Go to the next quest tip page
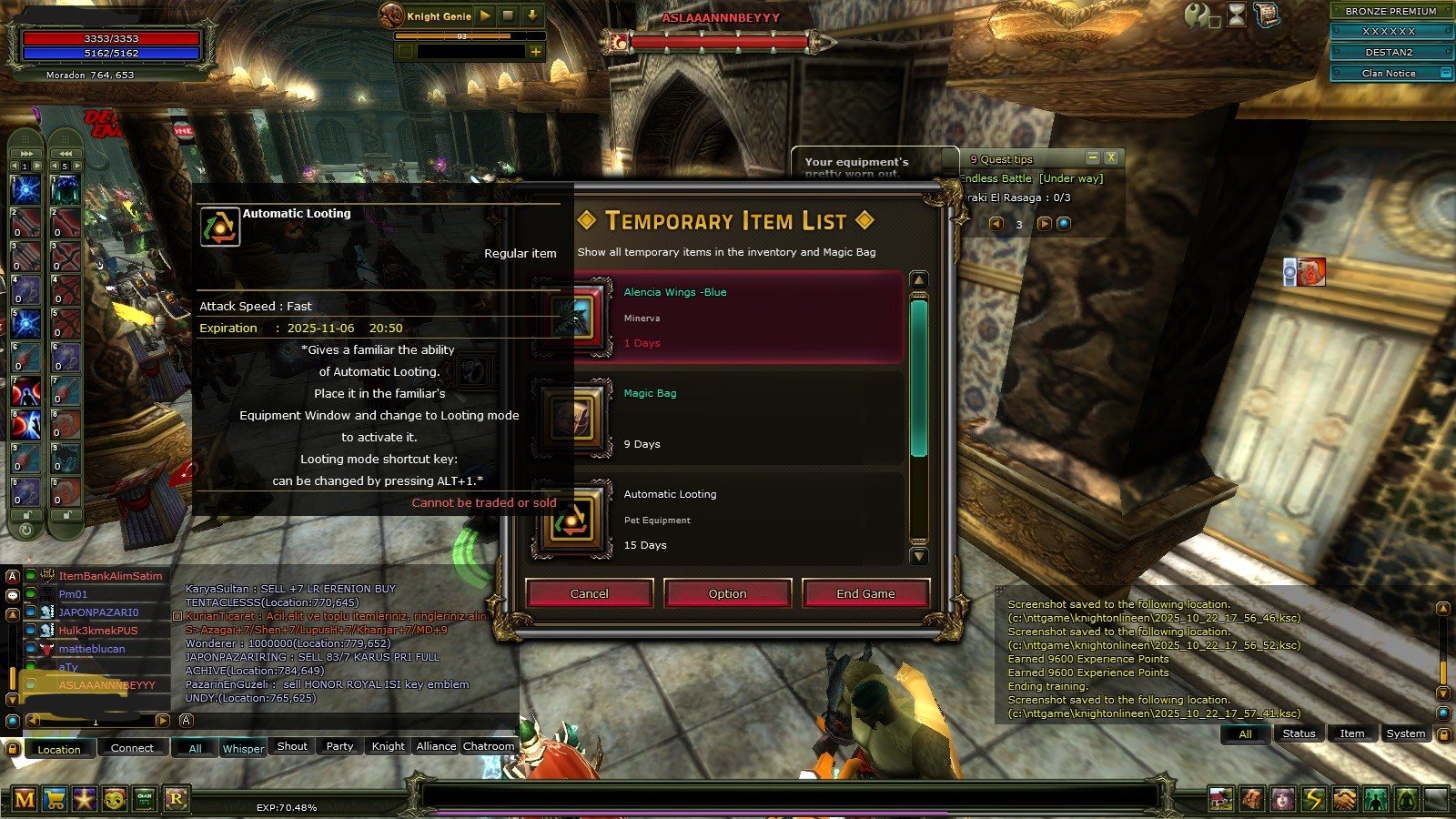Screen dimensions: 1456x819 [x=1044, y=224]
